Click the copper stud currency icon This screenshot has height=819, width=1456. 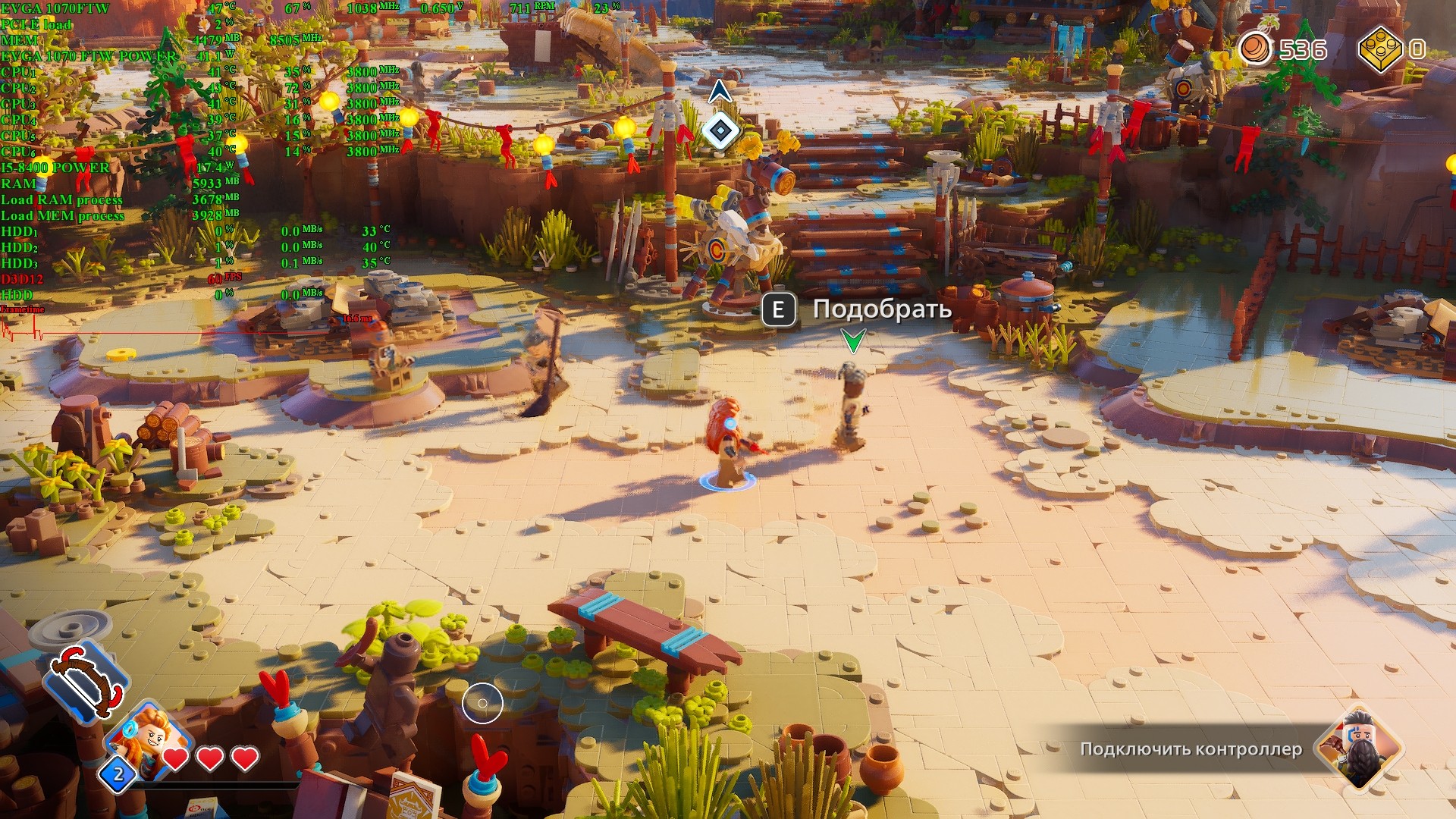(x=1256, y=49)
